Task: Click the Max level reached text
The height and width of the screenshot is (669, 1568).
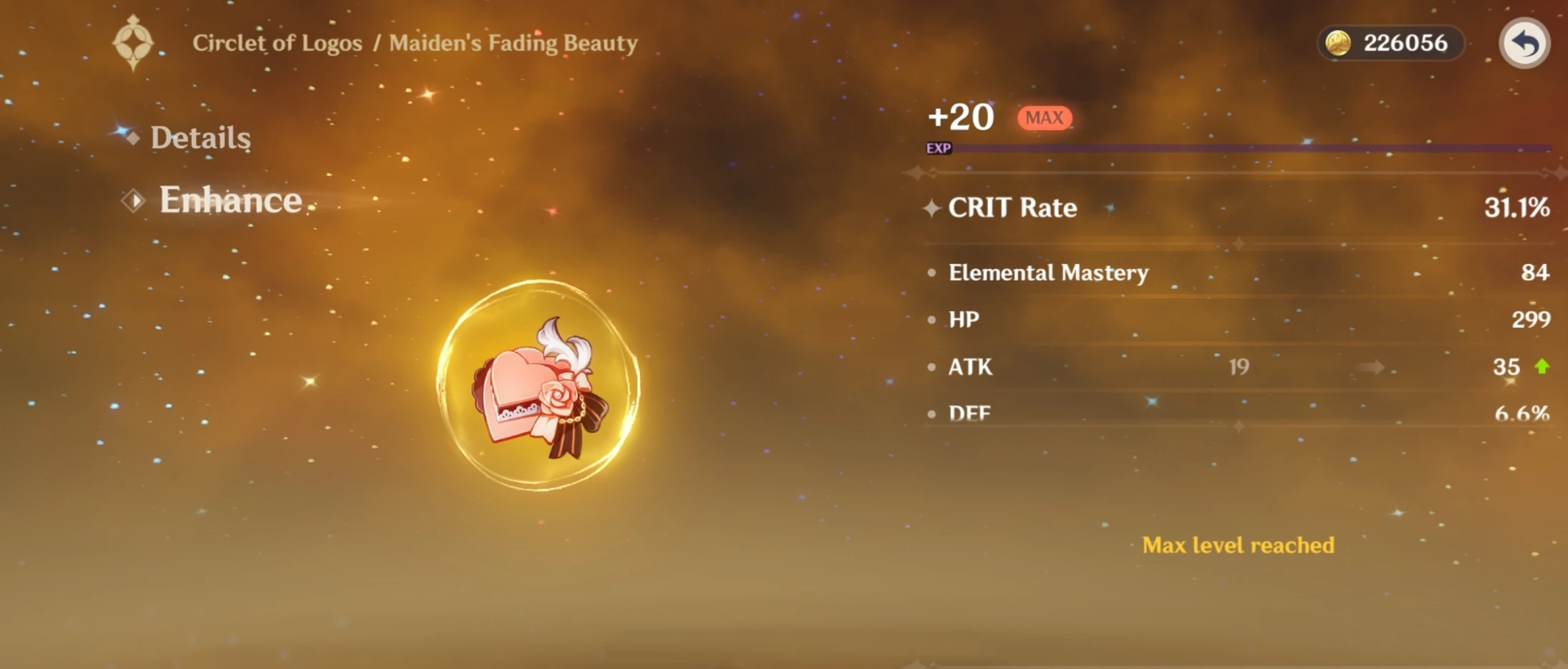Action: [1237, 545]
